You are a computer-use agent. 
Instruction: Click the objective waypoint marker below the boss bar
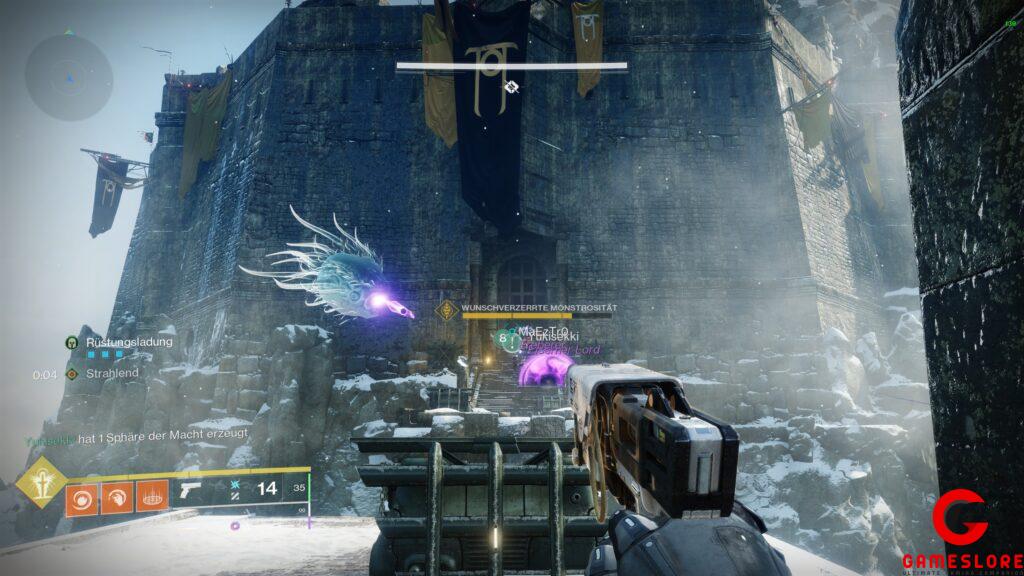[x=512, y=87]
